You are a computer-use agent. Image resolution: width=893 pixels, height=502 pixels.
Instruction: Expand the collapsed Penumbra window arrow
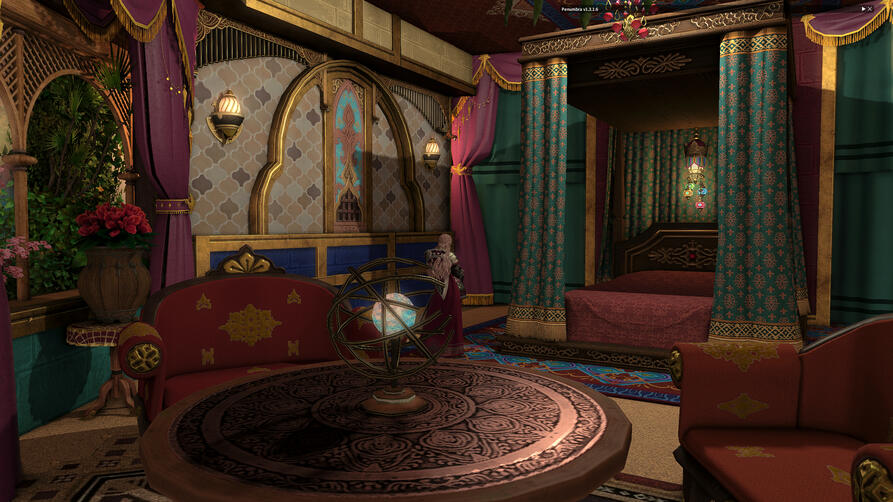(864, 8)
